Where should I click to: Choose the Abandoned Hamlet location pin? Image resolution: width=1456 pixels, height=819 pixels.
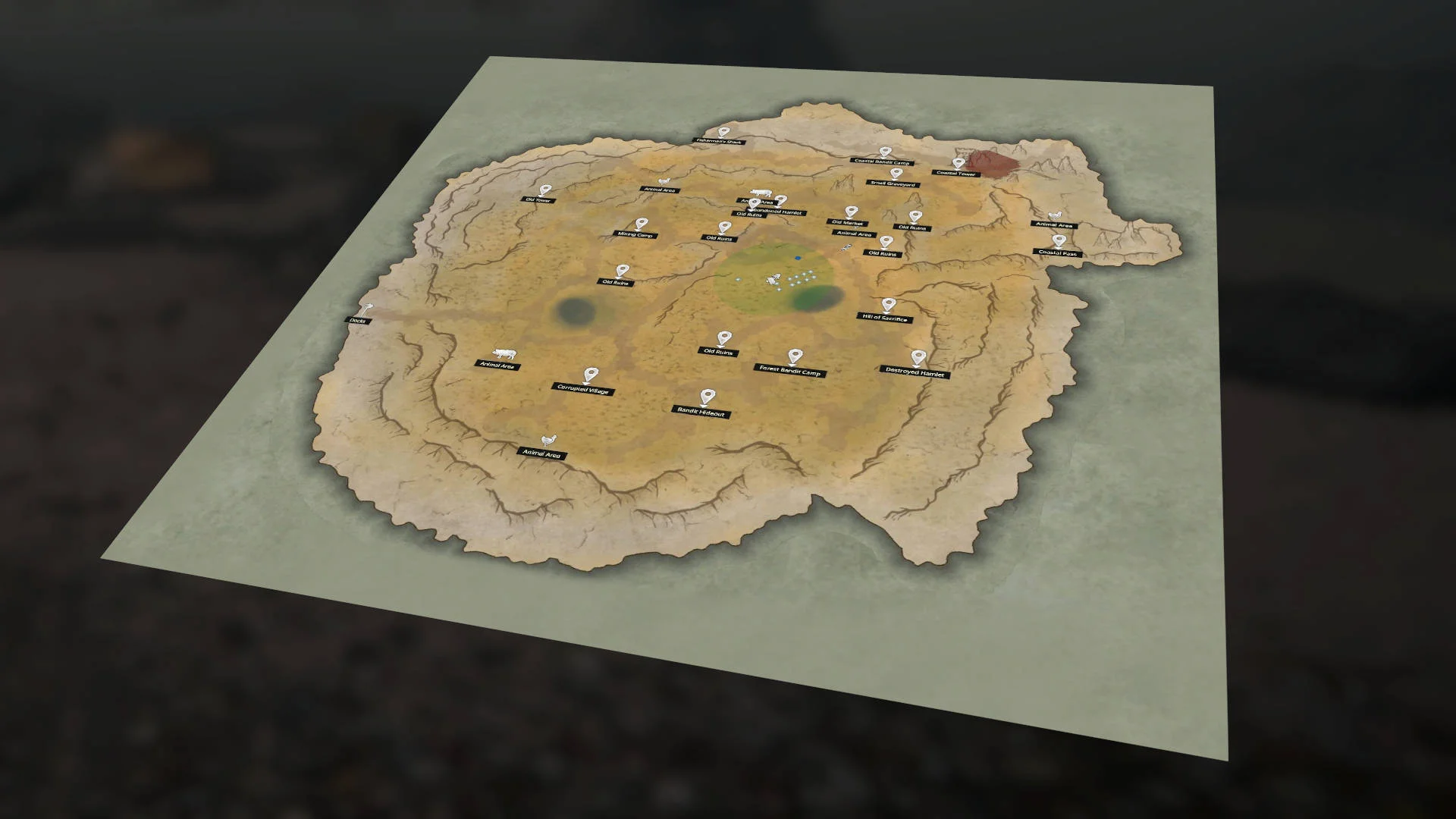pos(780,202)
